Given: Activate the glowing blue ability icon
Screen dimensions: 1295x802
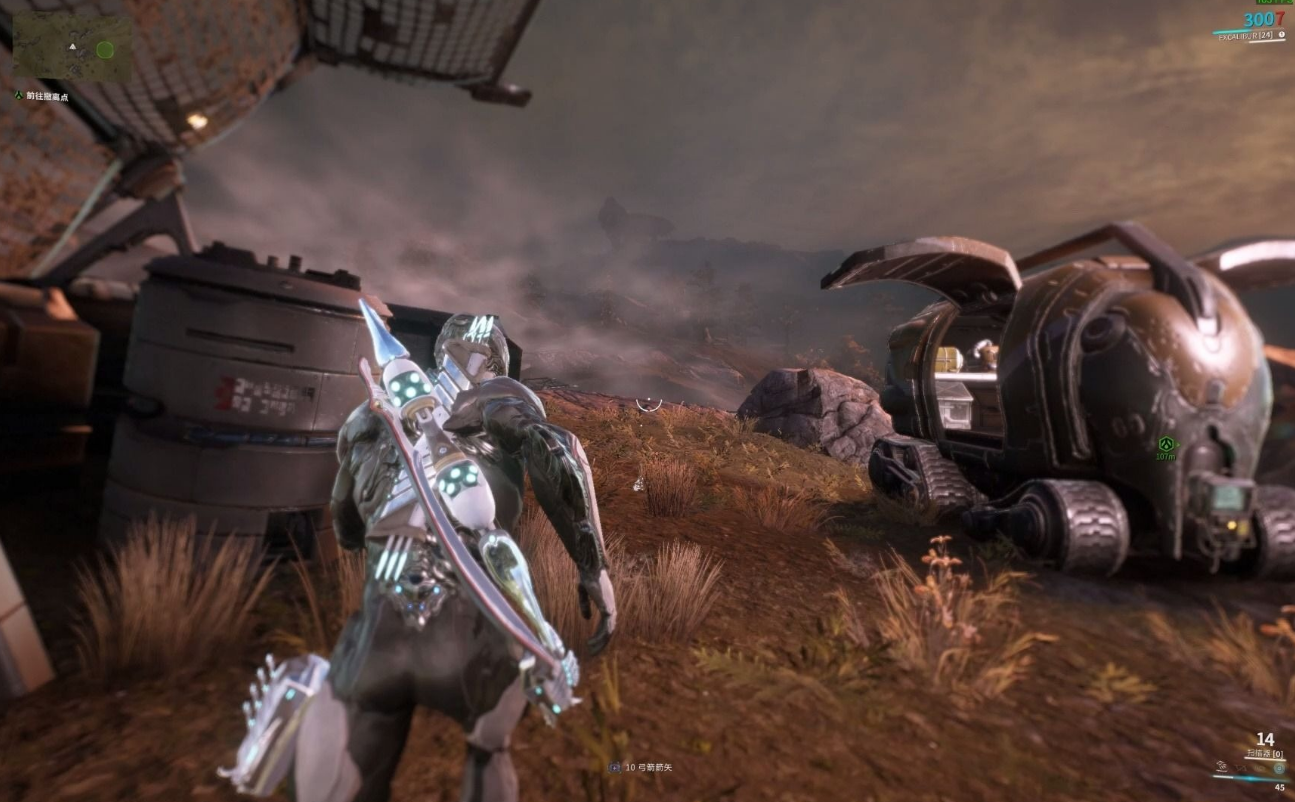Looking at the screenshot, I should (1279, 768).
